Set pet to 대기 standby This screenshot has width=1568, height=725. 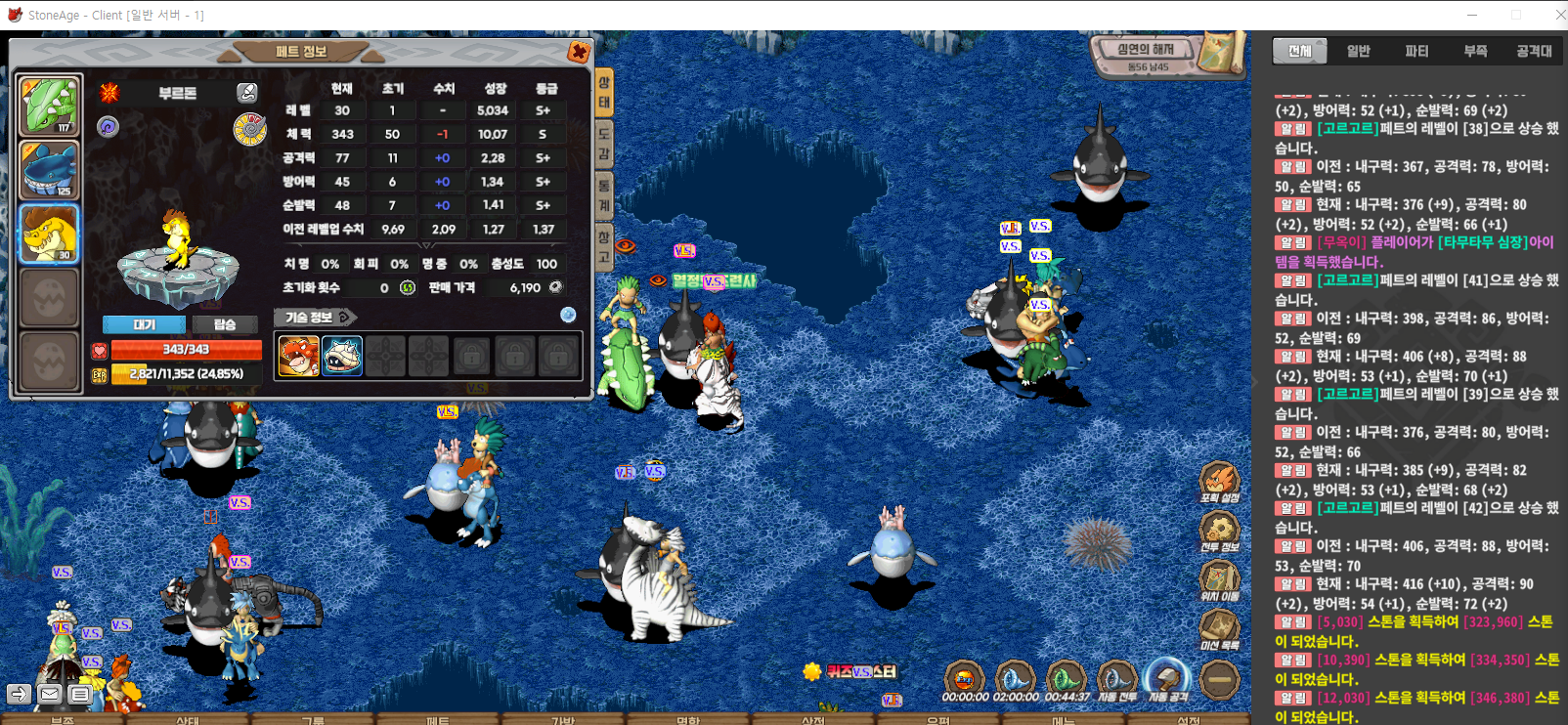point(145,324)
